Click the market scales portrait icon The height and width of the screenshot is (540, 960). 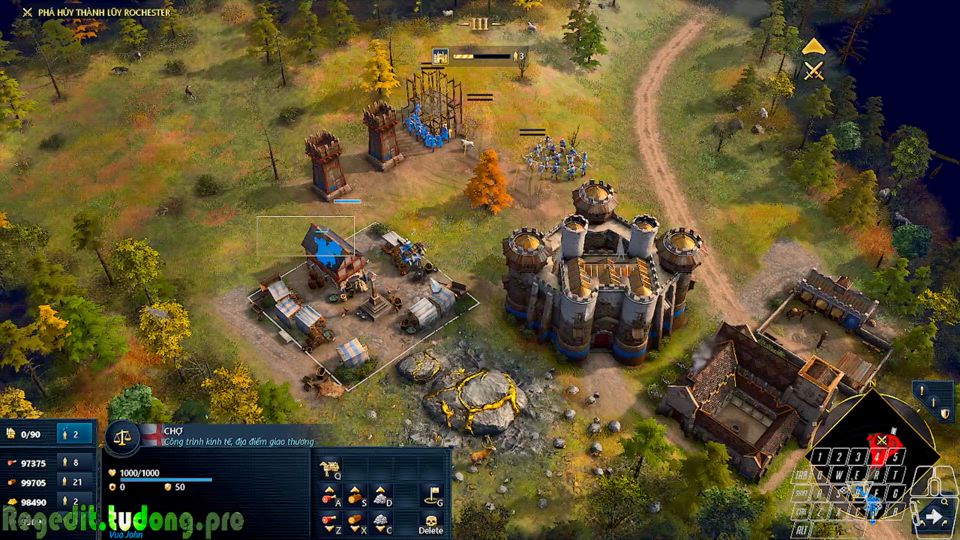122,436
